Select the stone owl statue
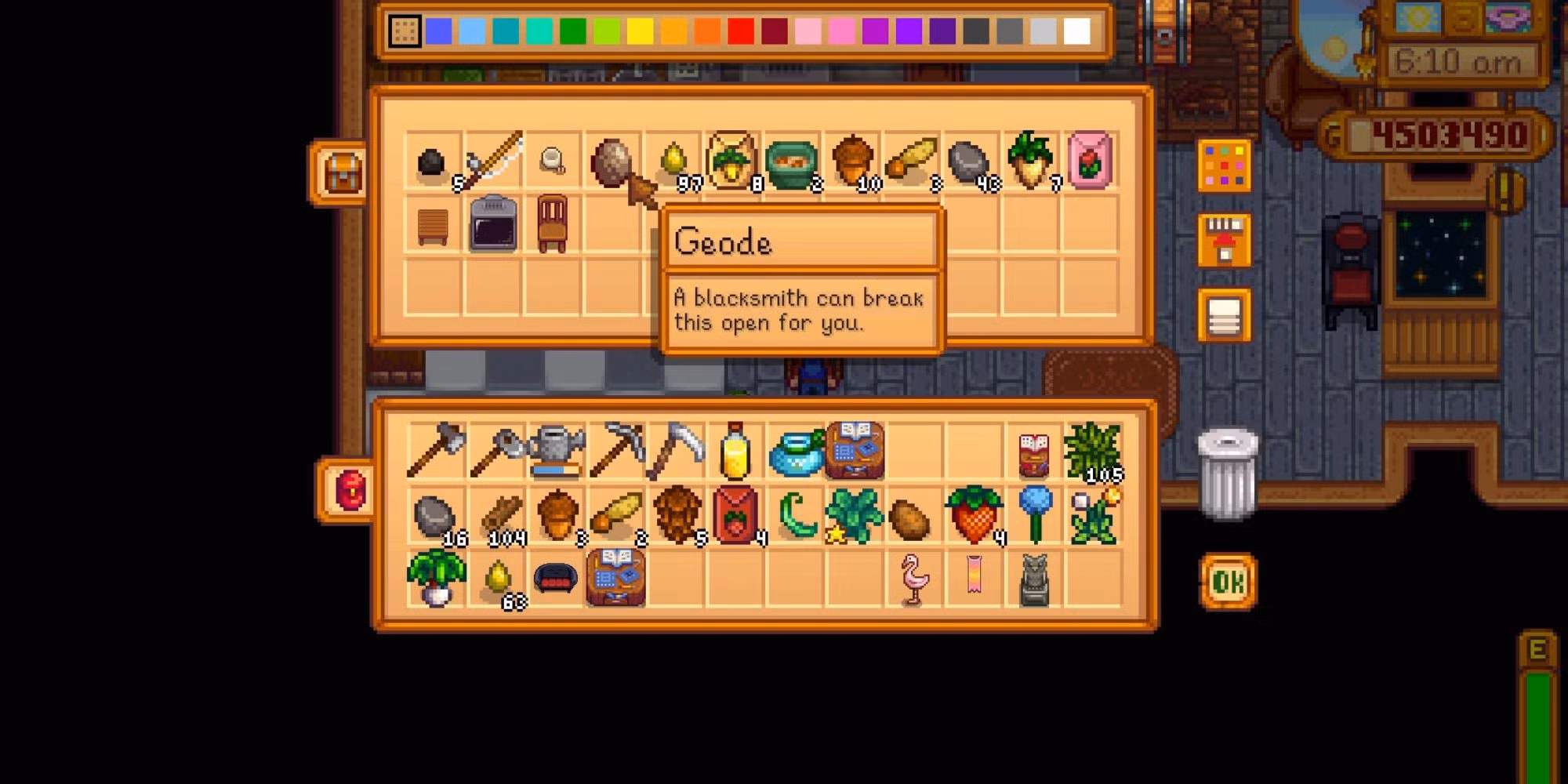 point(1033,580)
